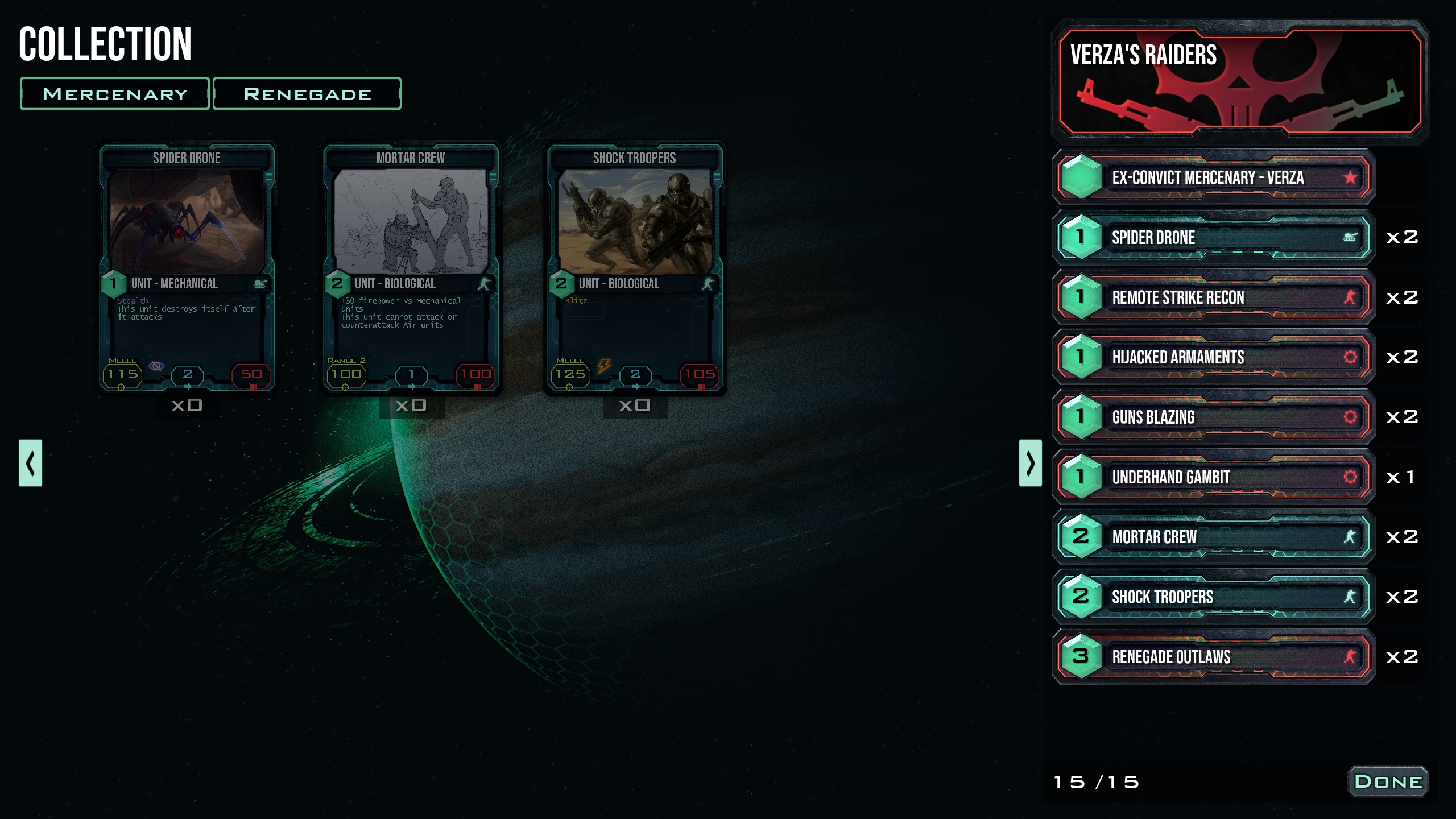Choose Guns Blazing in the deck list
Viewport: 1456px width, 819px height.
(x=1214, y=417)
